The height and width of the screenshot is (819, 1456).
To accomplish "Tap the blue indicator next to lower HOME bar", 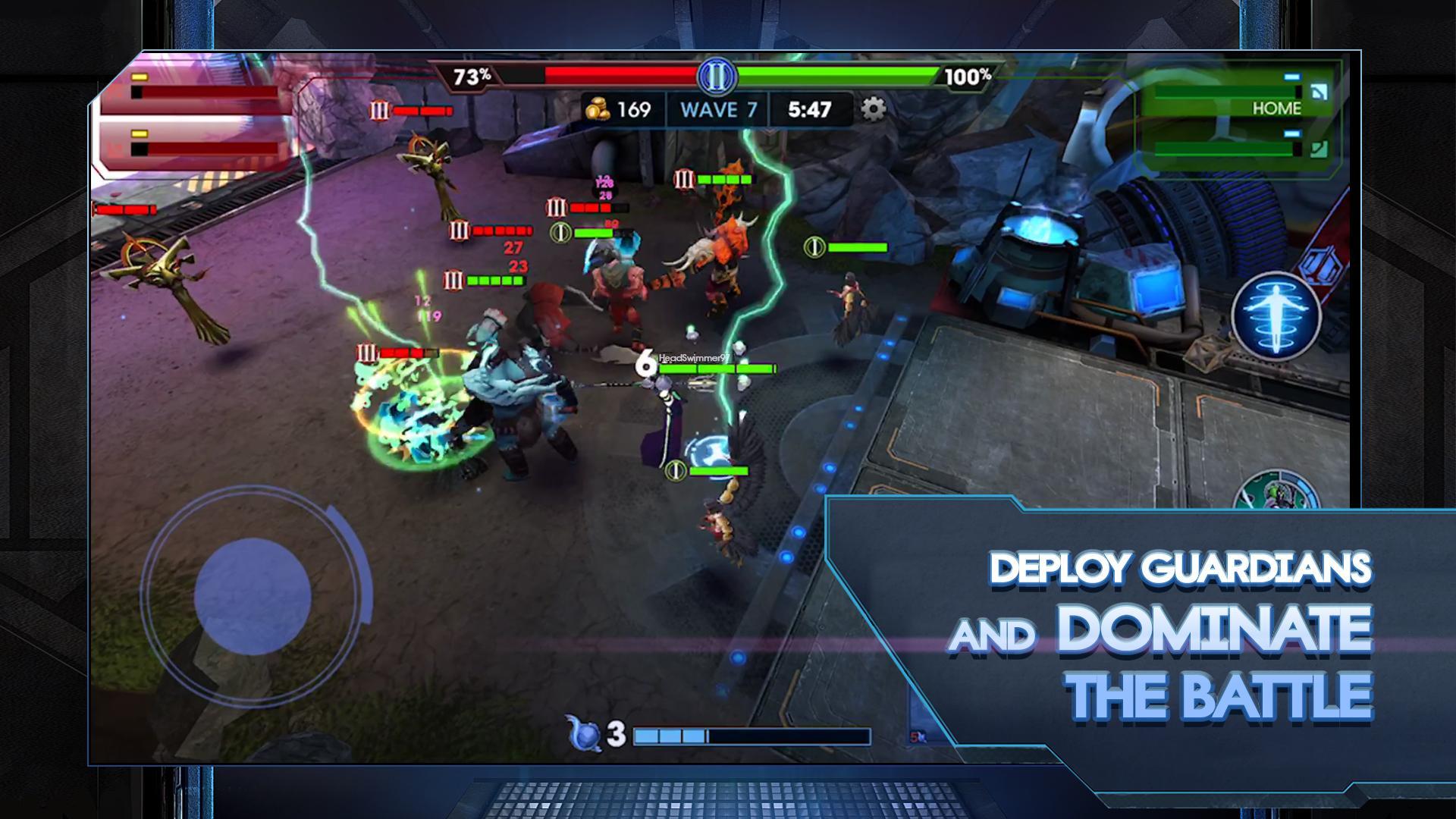I will [1291, 133].
